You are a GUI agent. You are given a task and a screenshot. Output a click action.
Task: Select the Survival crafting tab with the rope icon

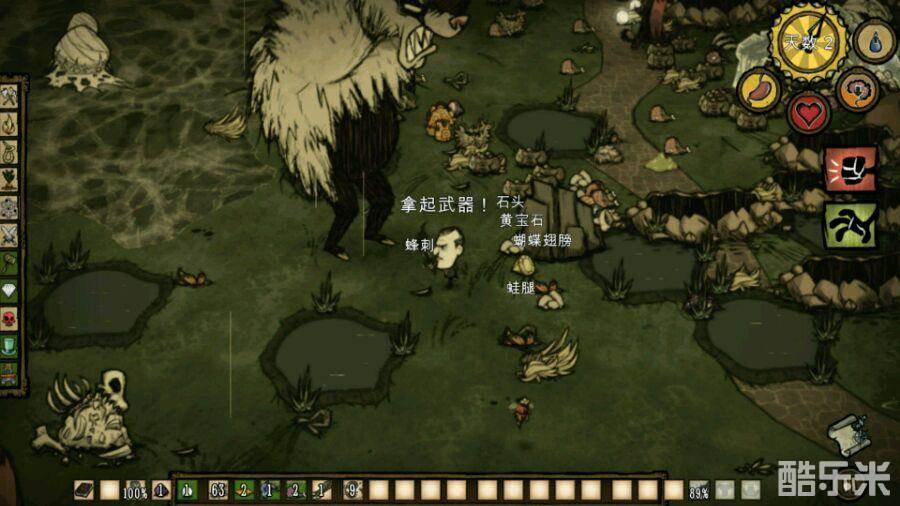(10, 153)
